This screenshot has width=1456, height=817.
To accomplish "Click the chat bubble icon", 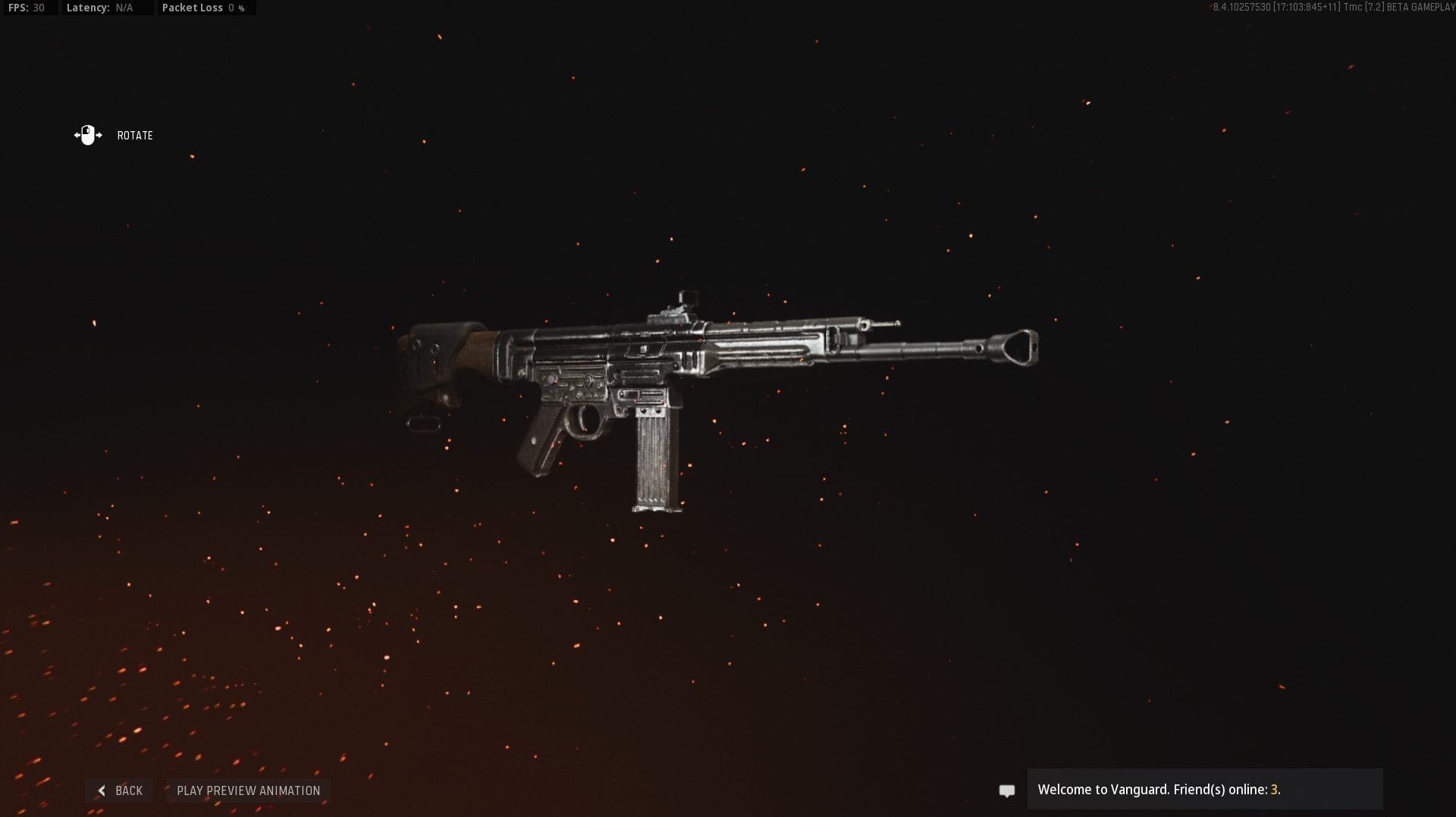I will pos(1007,790).
